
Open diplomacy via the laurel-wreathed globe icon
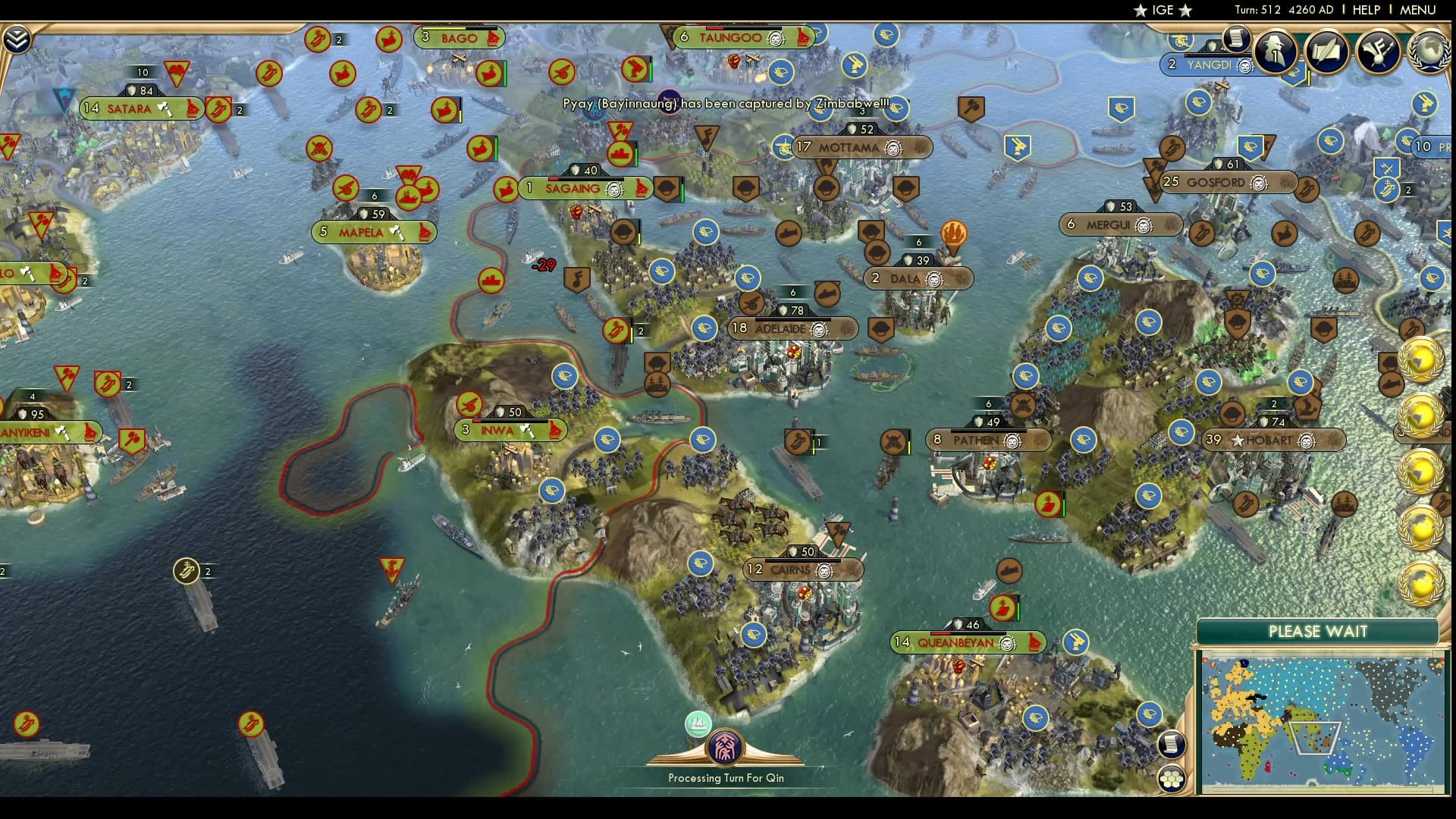pyautogui.click(x=1429, y=51)
